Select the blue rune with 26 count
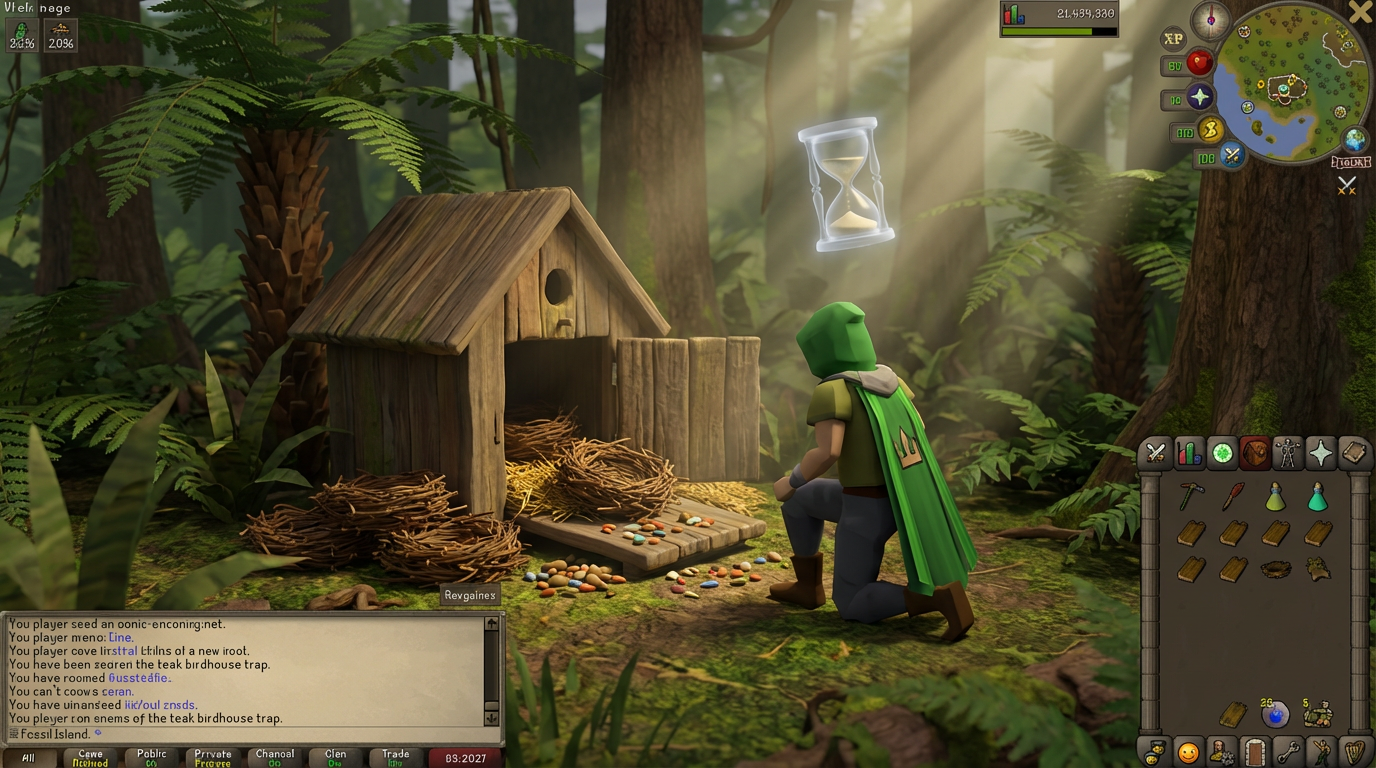This screenshot has height=768, width=1376. coord(1274,714)
